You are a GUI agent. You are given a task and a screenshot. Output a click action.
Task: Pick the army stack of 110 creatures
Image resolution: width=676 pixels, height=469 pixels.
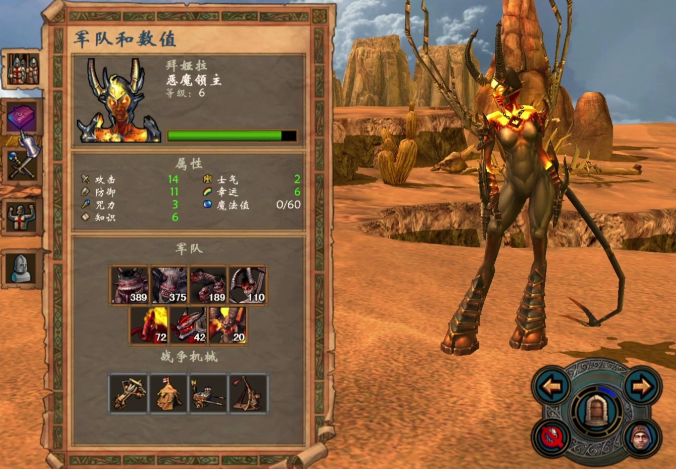(247, 285)
